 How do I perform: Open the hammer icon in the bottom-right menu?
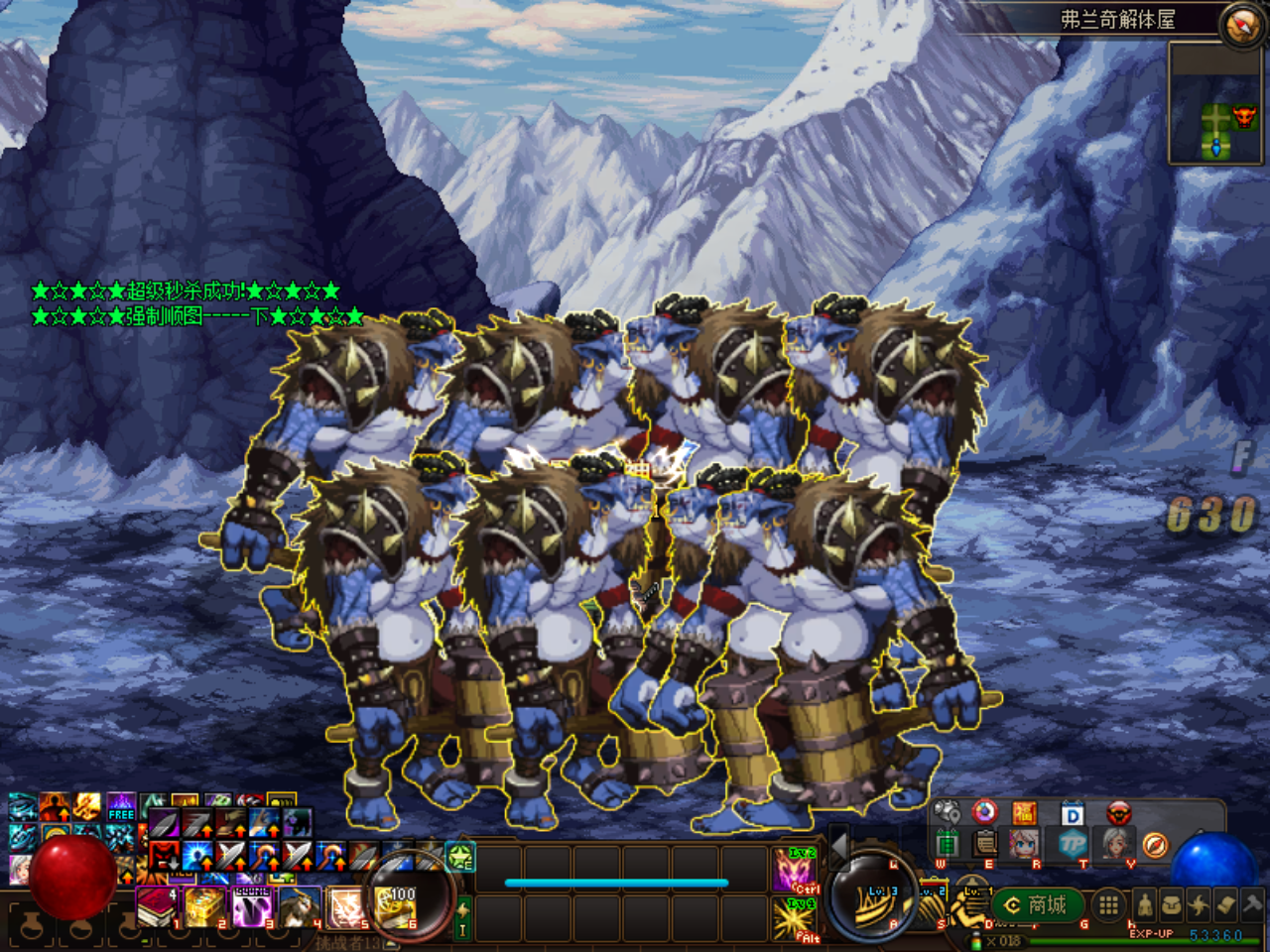coord(1252,904)
